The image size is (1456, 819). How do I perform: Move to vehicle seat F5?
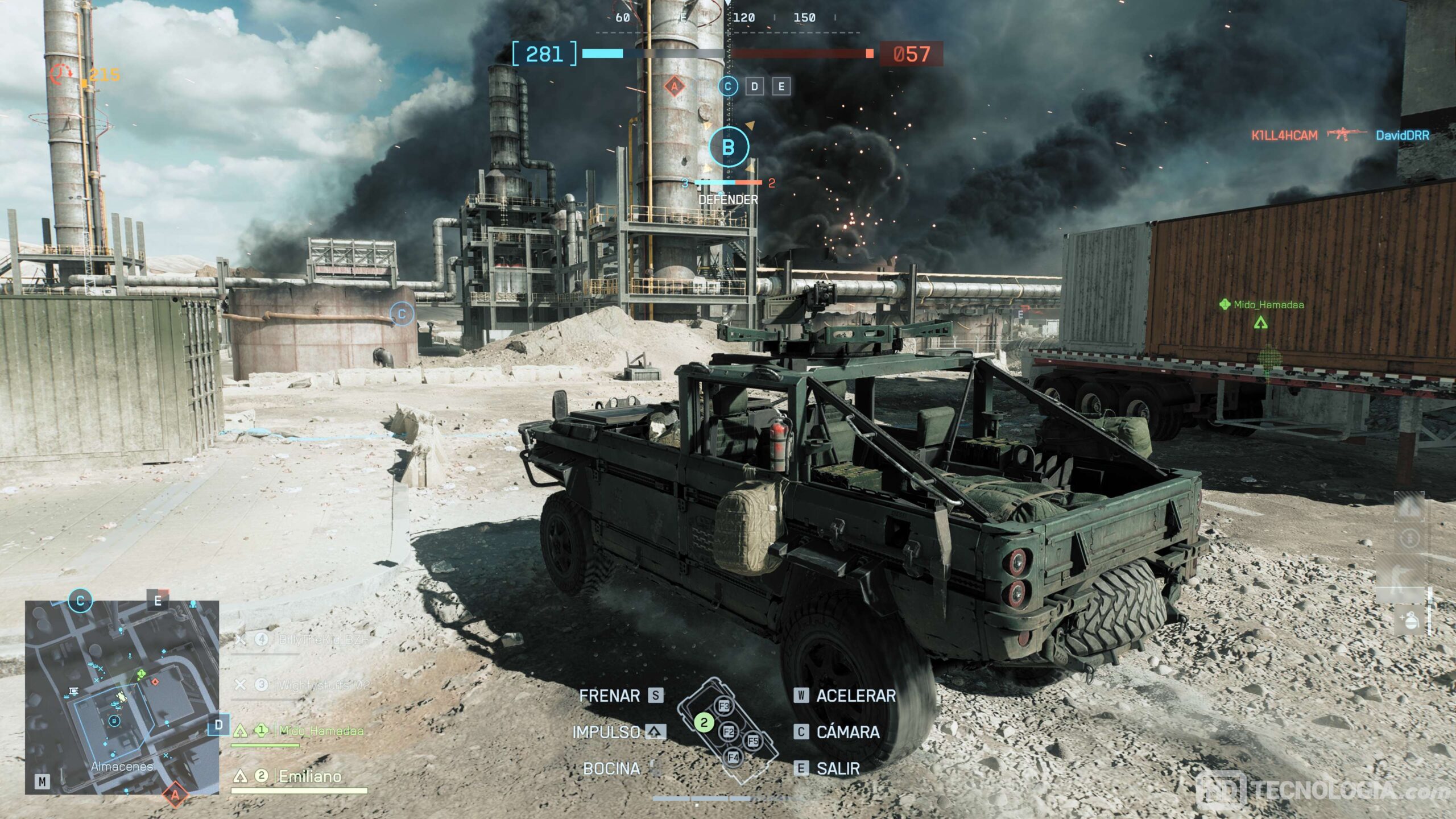(753, 741)
